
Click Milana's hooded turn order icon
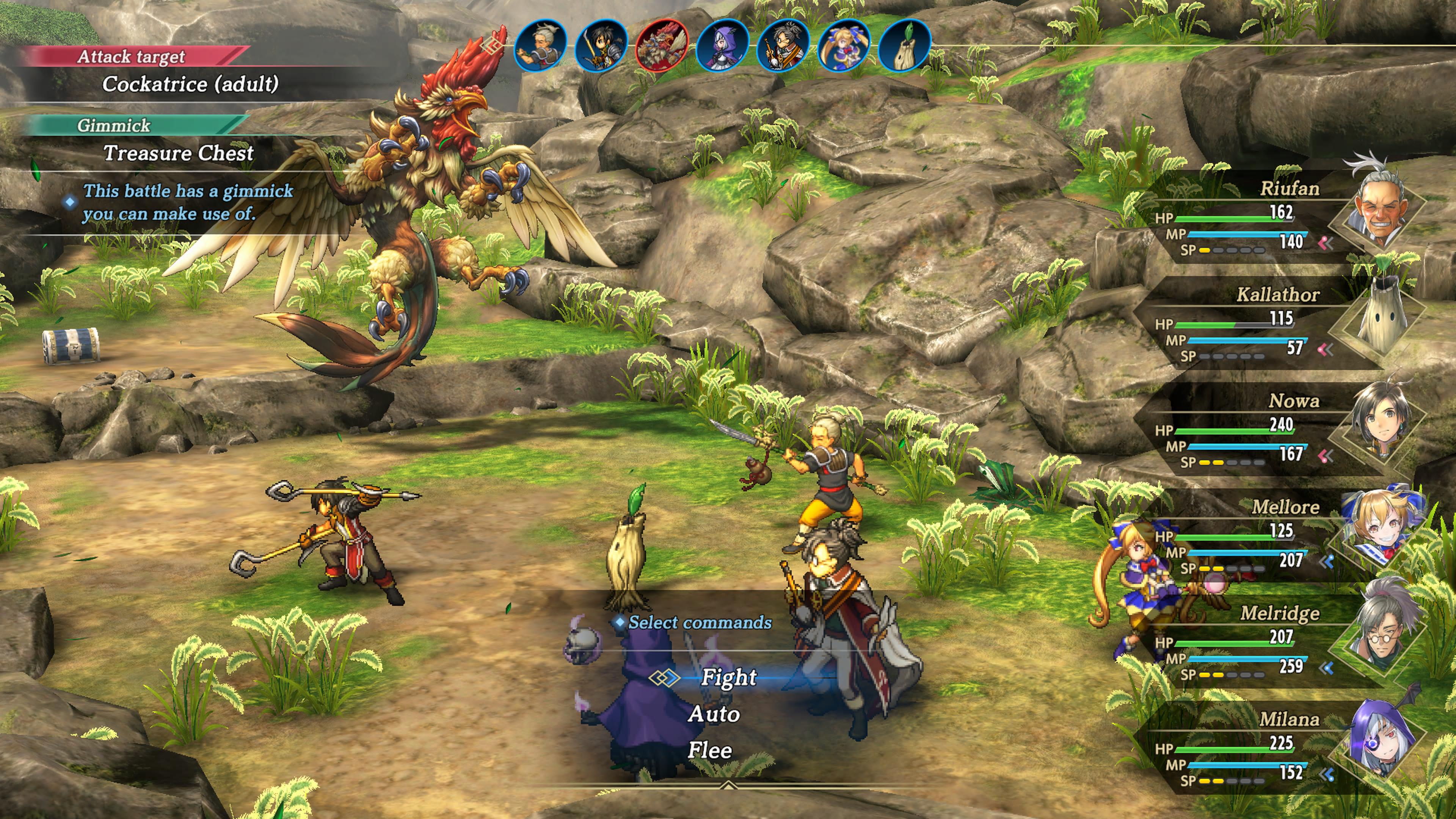722,45
